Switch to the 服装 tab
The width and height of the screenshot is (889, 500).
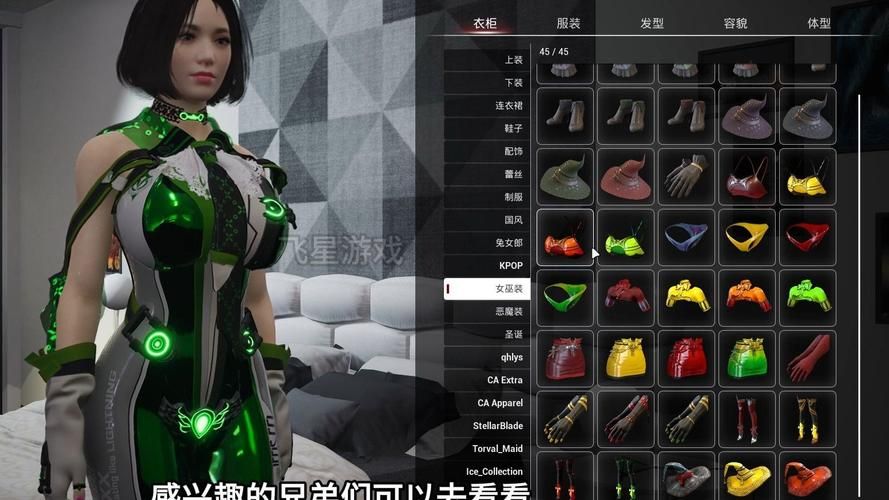coord(568,23)
